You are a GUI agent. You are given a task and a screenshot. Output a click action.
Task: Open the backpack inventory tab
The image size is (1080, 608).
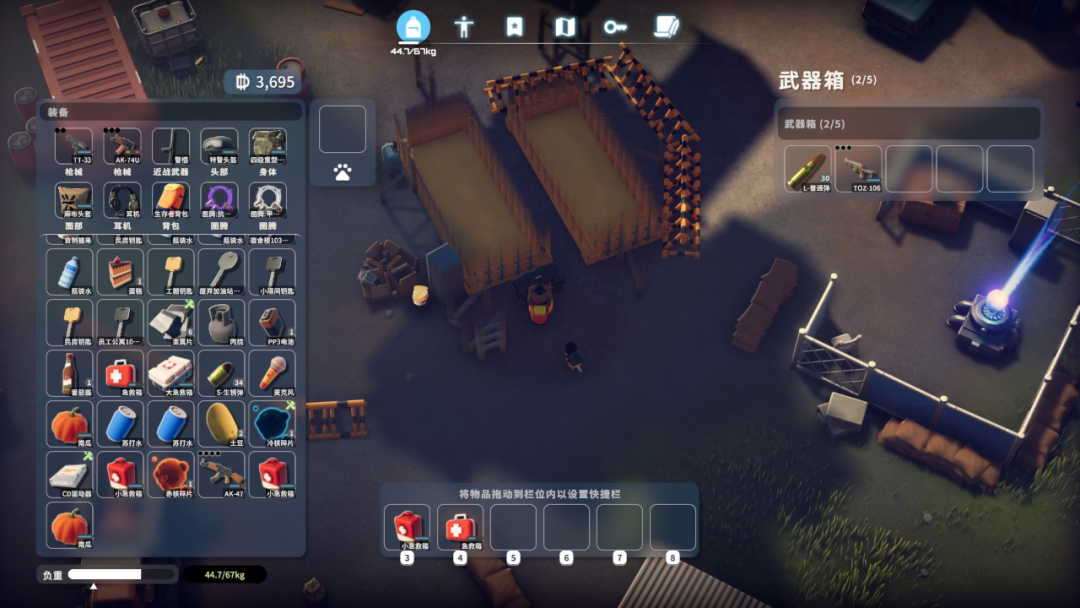413,26
